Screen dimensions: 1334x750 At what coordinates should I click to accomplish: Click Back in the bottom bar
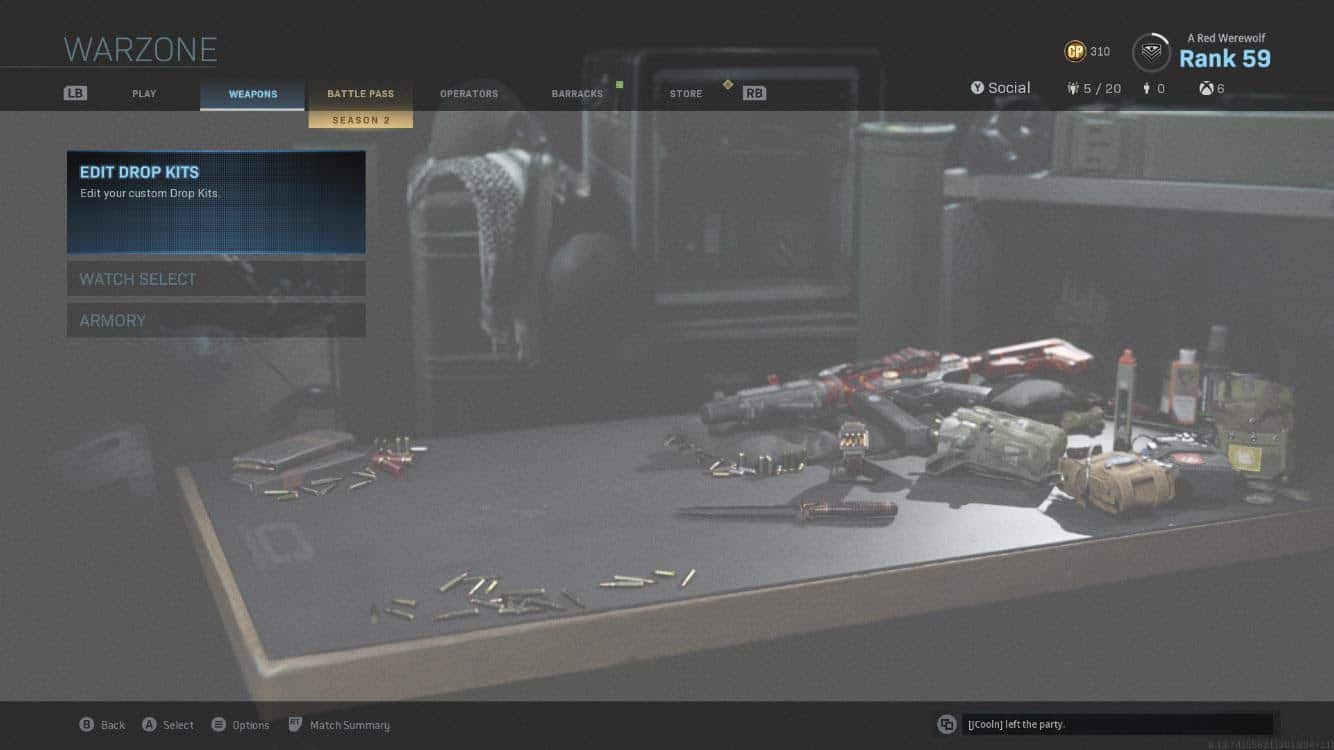103,724
